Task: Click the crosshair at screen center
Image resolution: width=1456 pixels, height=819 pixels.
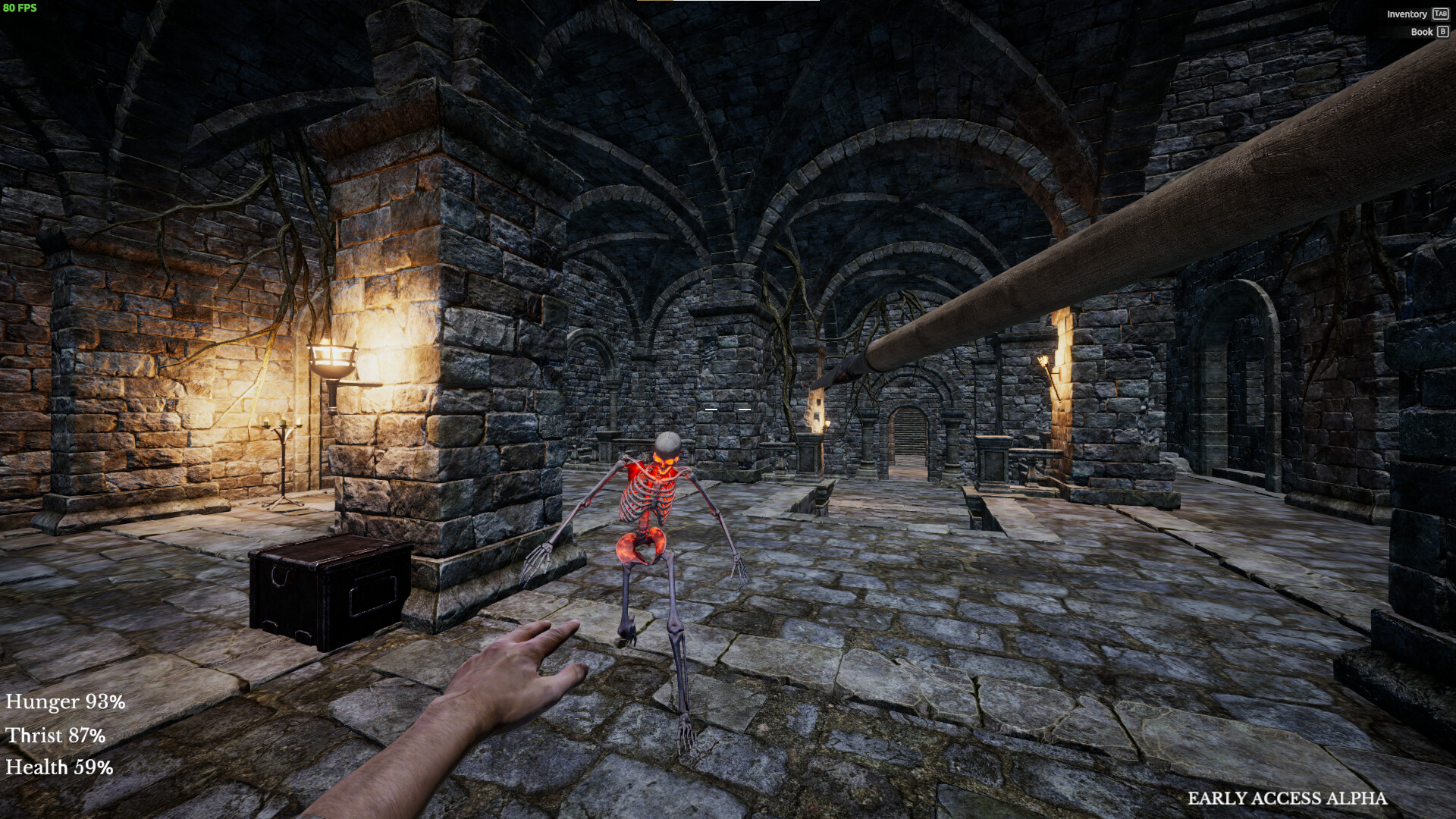Action: click(x=728, y=409)
